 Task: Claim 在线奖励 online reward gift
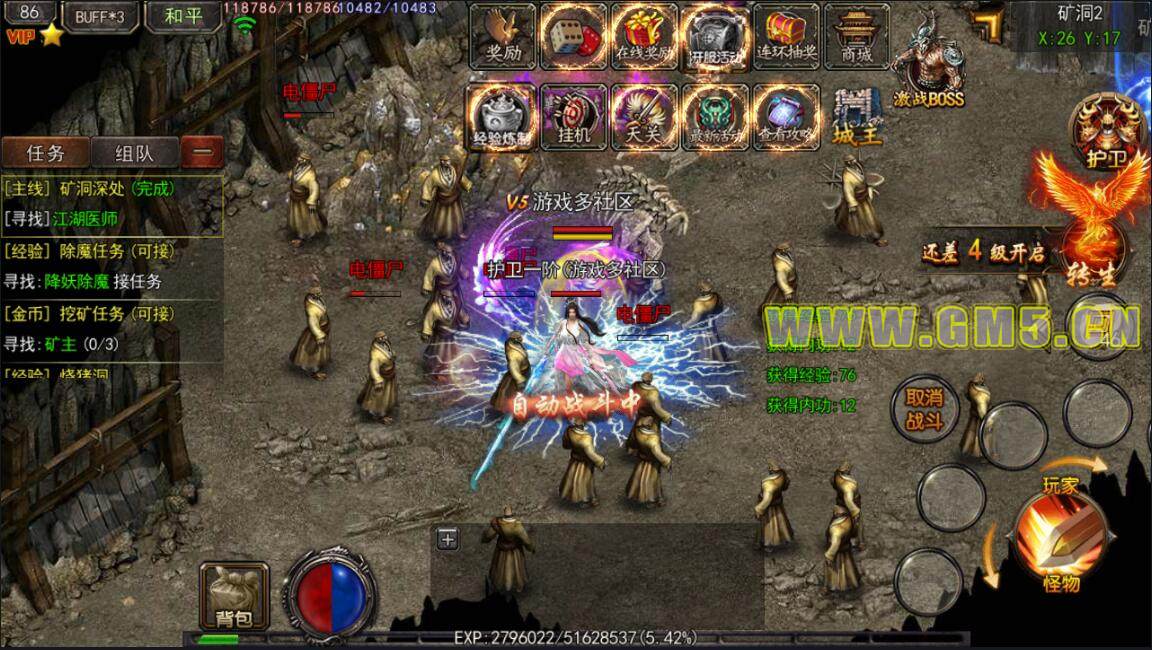645,34
